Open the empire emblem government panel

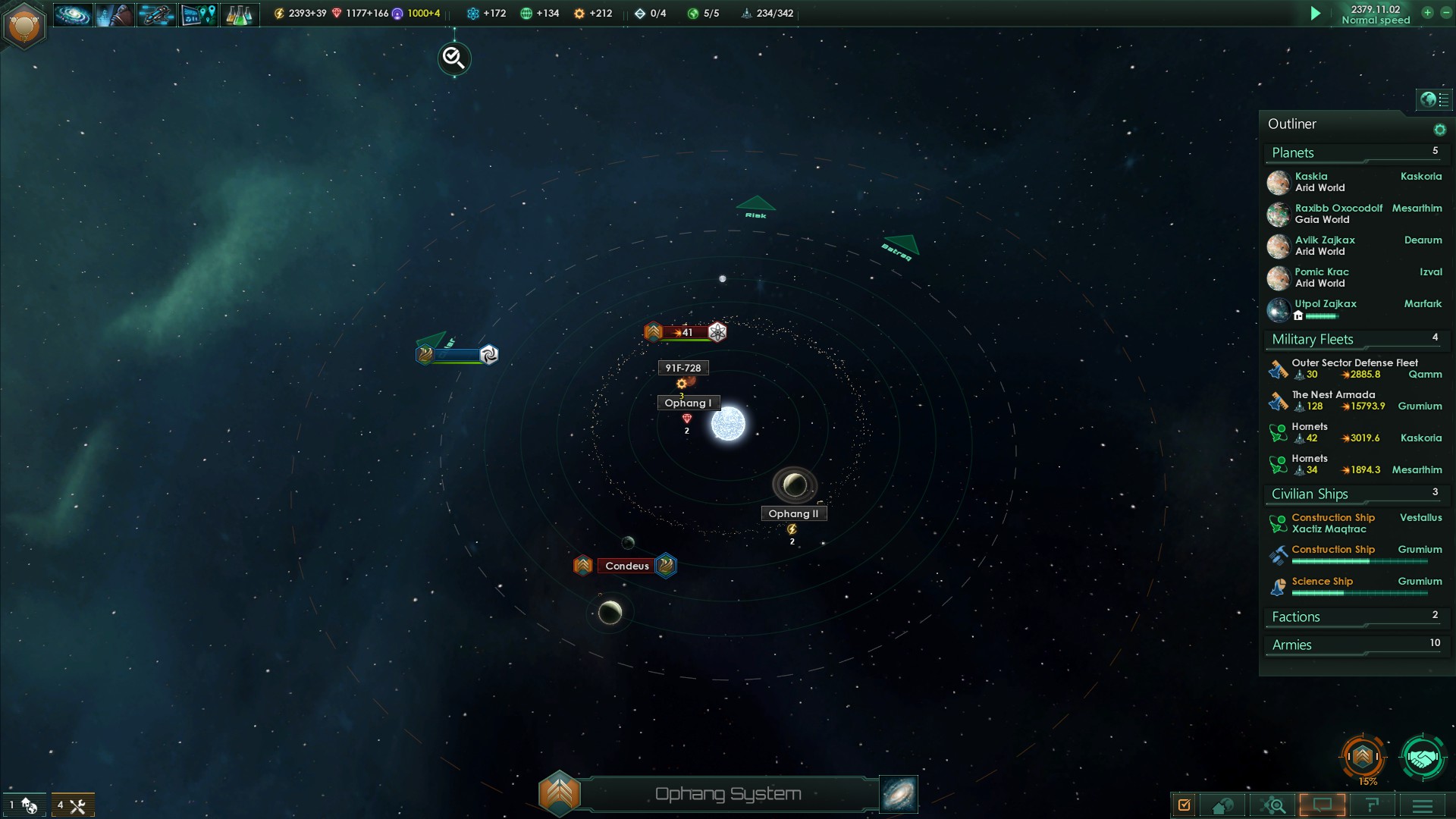(24, 26)
